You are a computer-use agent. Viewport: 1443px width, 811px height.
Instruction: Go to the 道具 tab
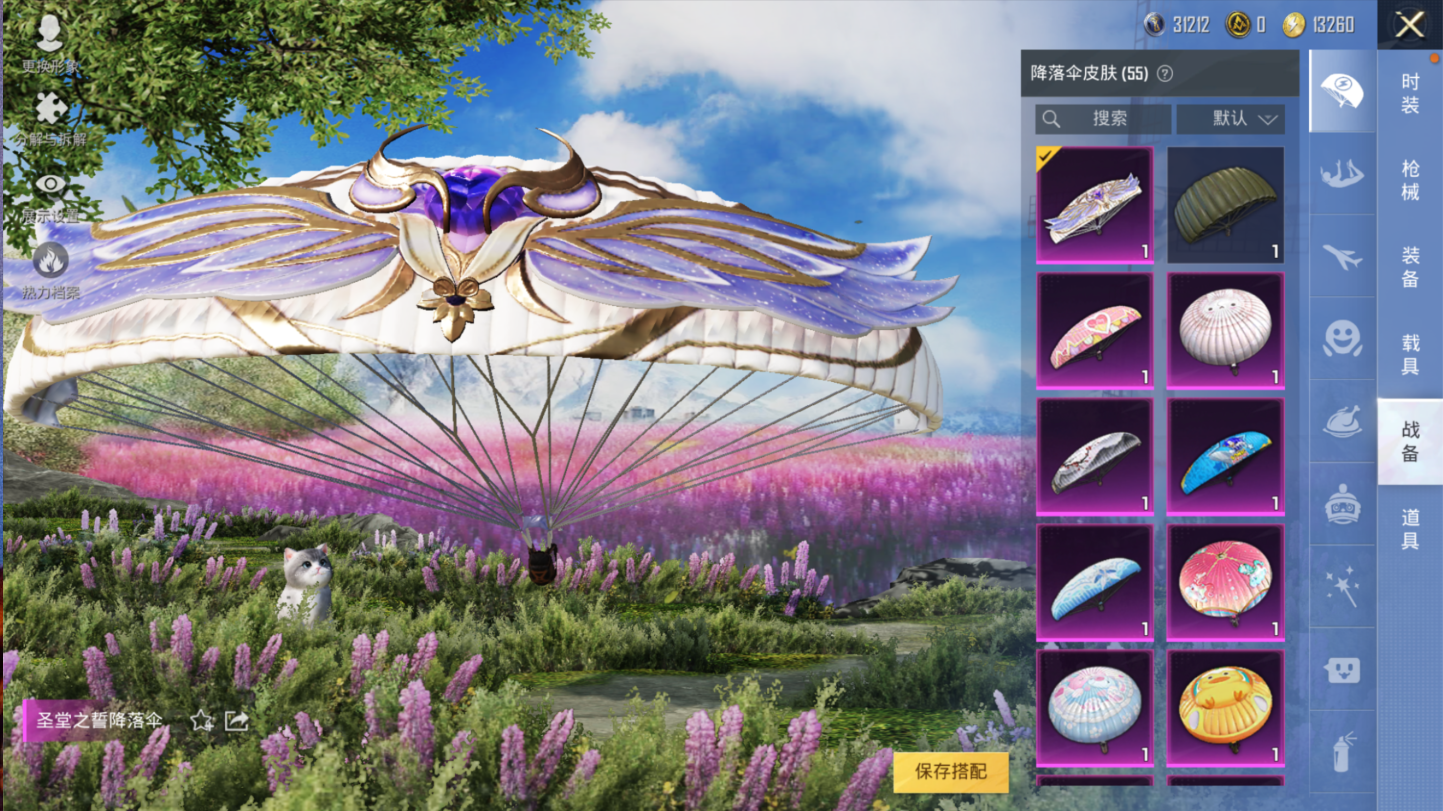coord(1410,528)
